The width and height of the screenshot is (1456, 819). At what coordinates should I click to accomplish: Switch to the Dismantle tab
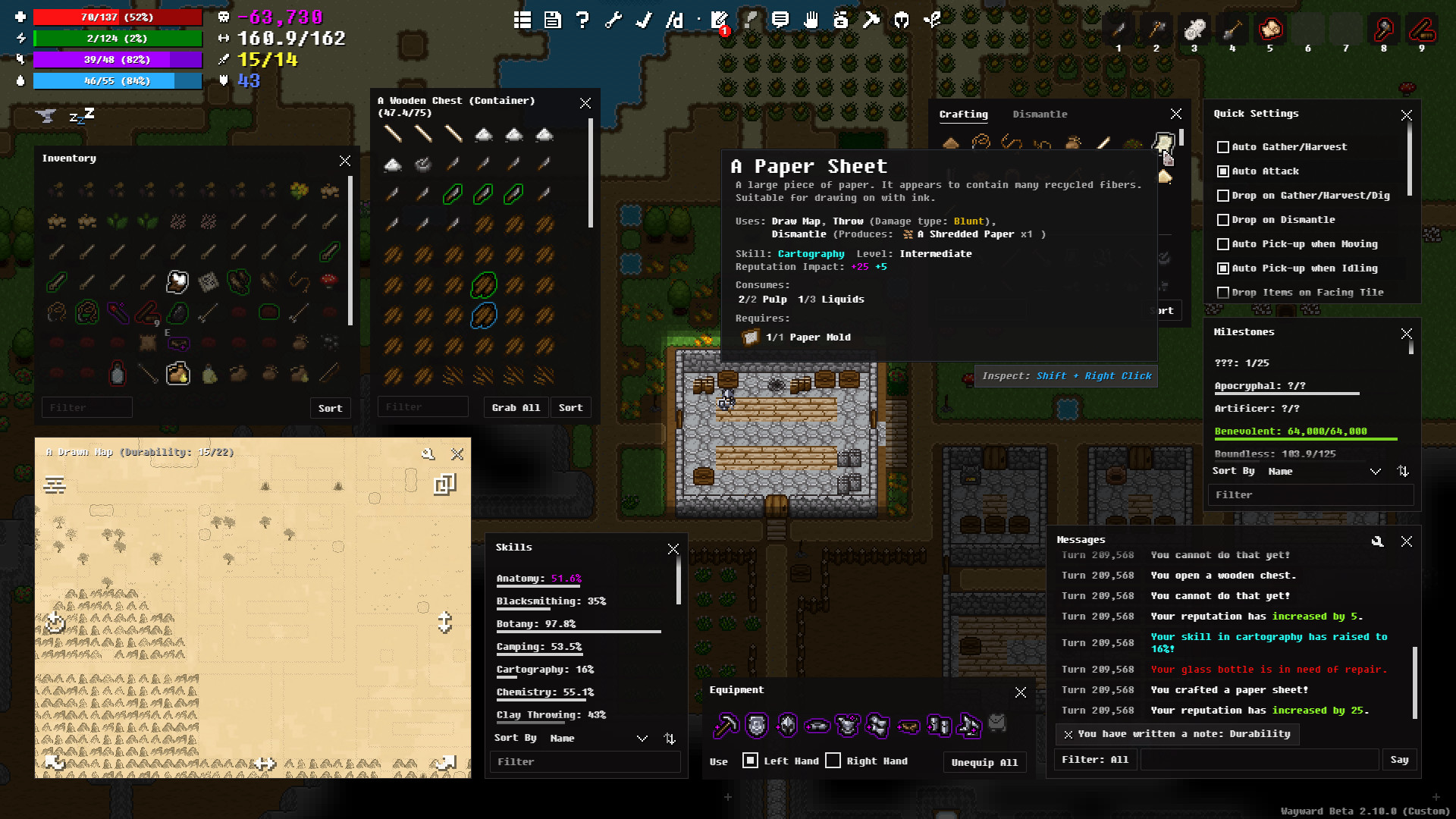(x=1040, y=115)
